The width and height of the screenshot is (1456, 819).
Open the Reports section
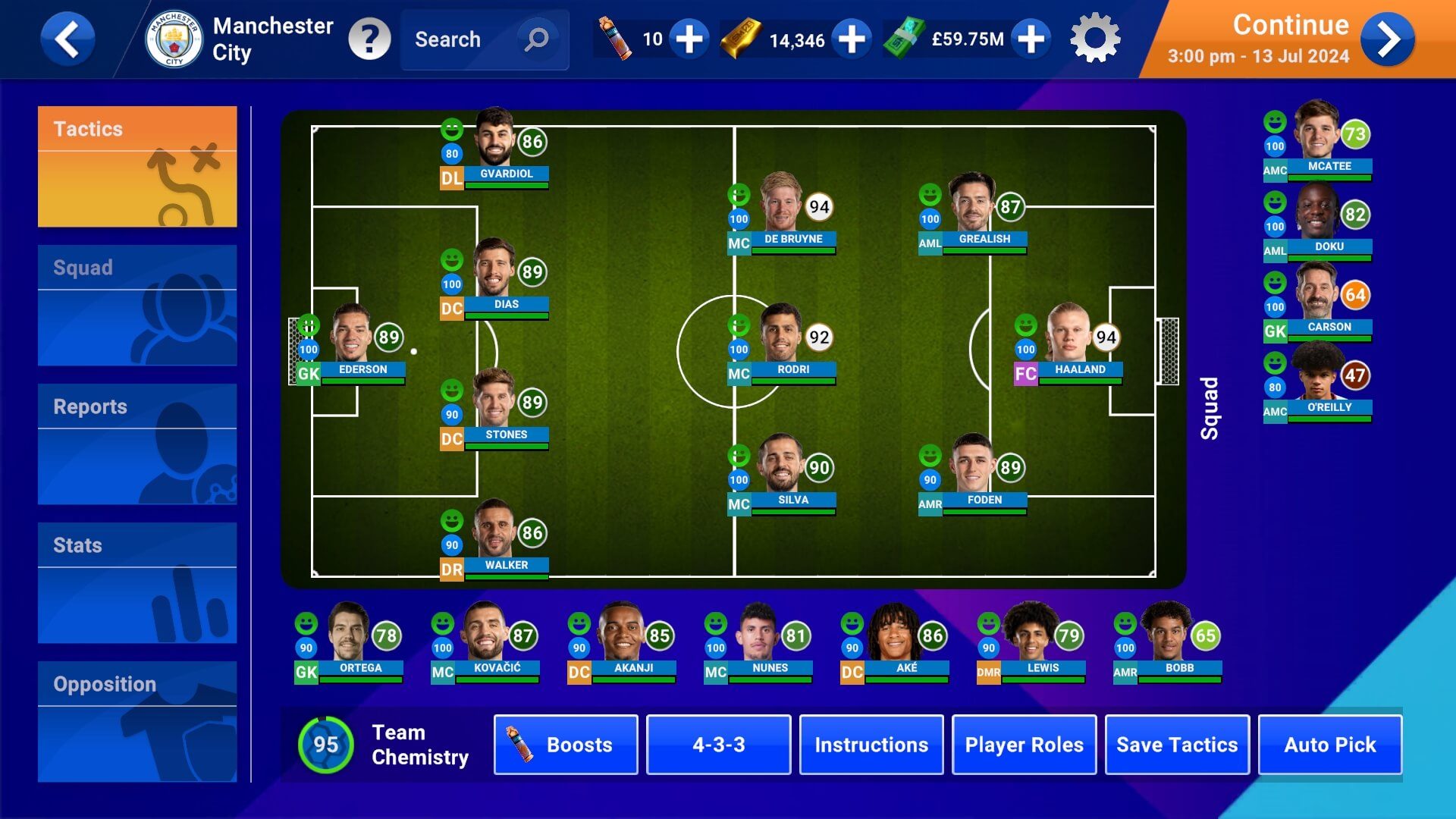137,444
